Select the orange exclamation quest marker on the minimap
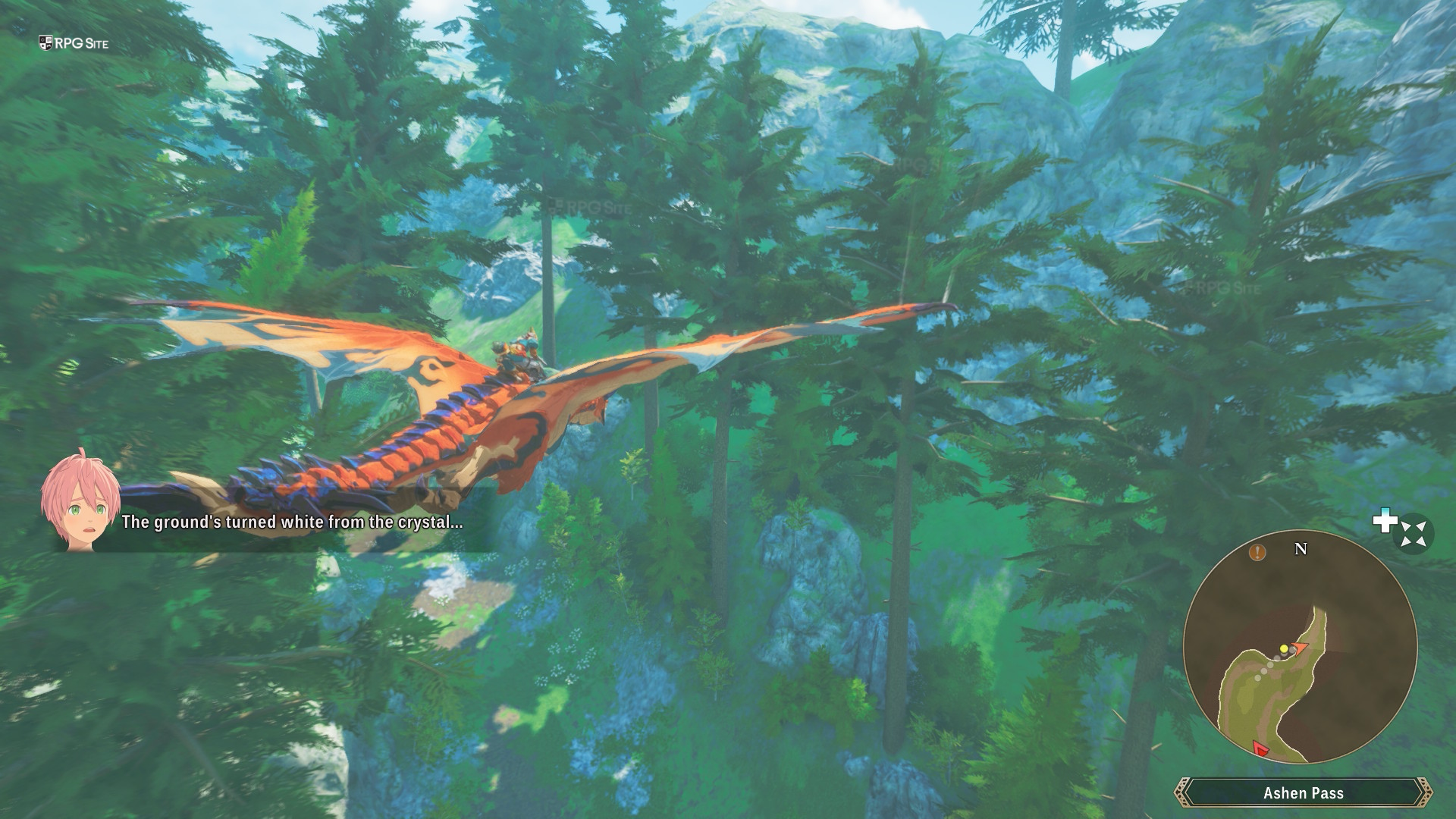 [x=1257, y=552]
